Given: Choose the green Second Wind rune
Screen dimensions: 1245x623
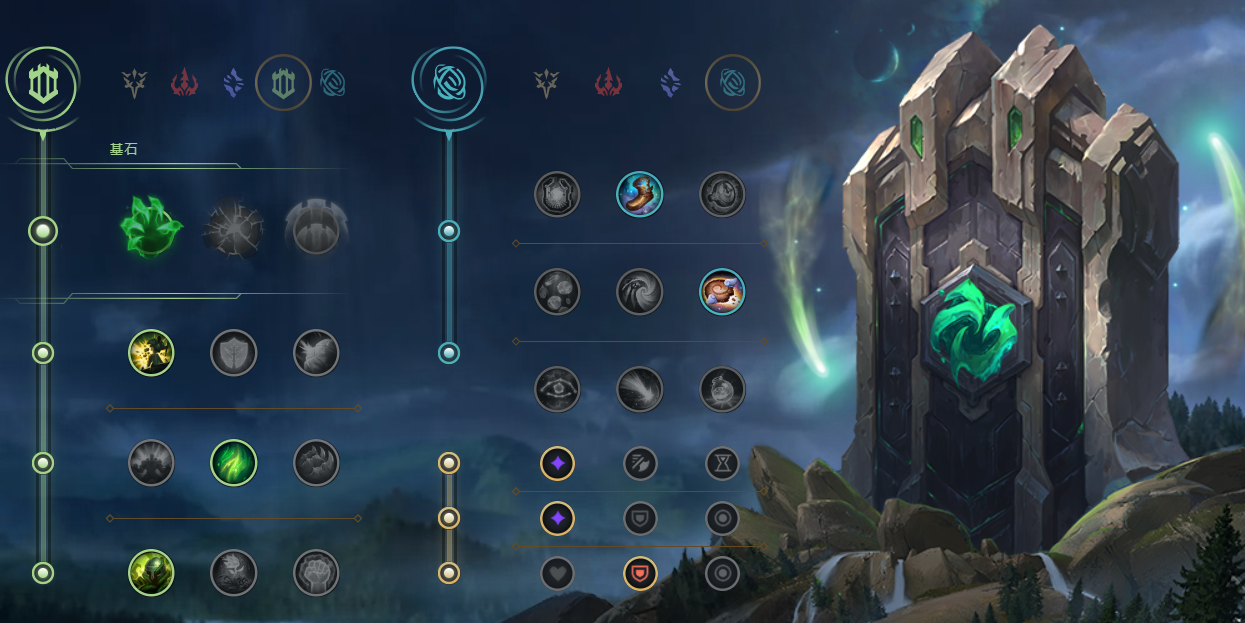Looking at the screenshot, I should [234, 463].
